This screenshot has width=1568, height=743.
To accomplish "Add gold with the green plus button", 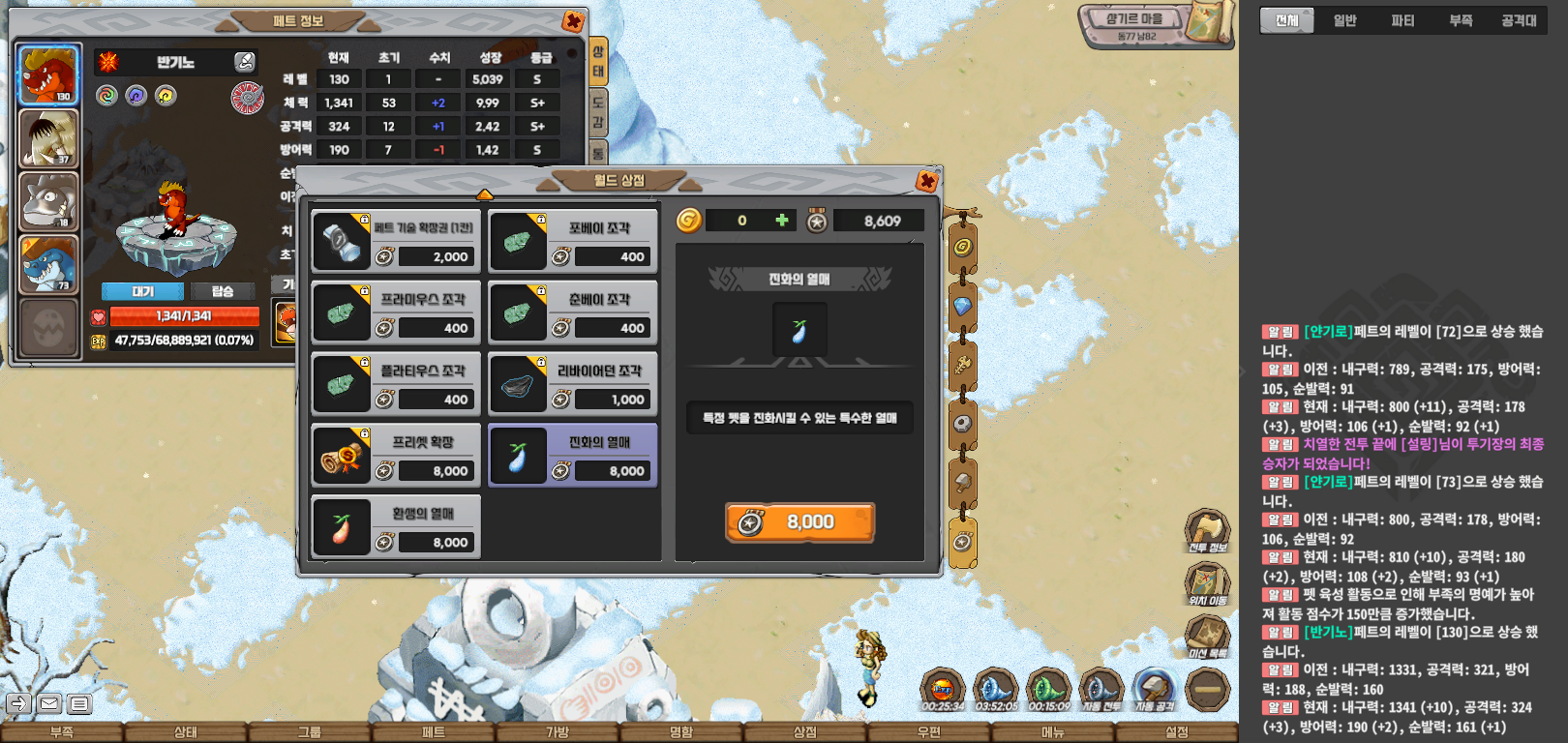I will 782,221.
